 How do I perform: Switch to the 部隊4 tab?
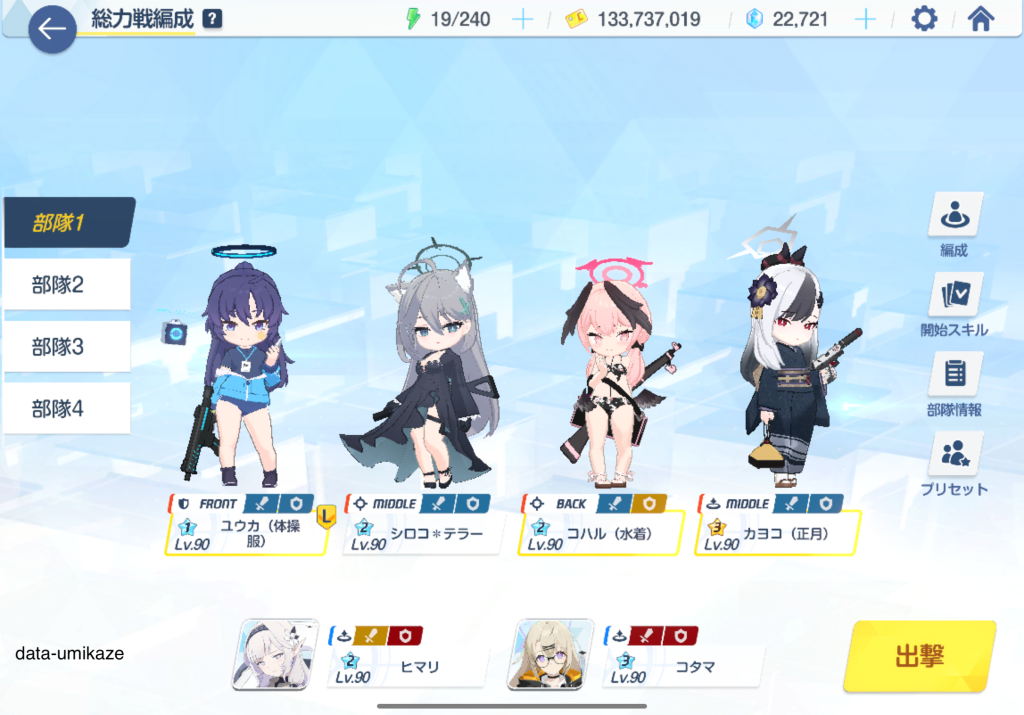[68, 408]
